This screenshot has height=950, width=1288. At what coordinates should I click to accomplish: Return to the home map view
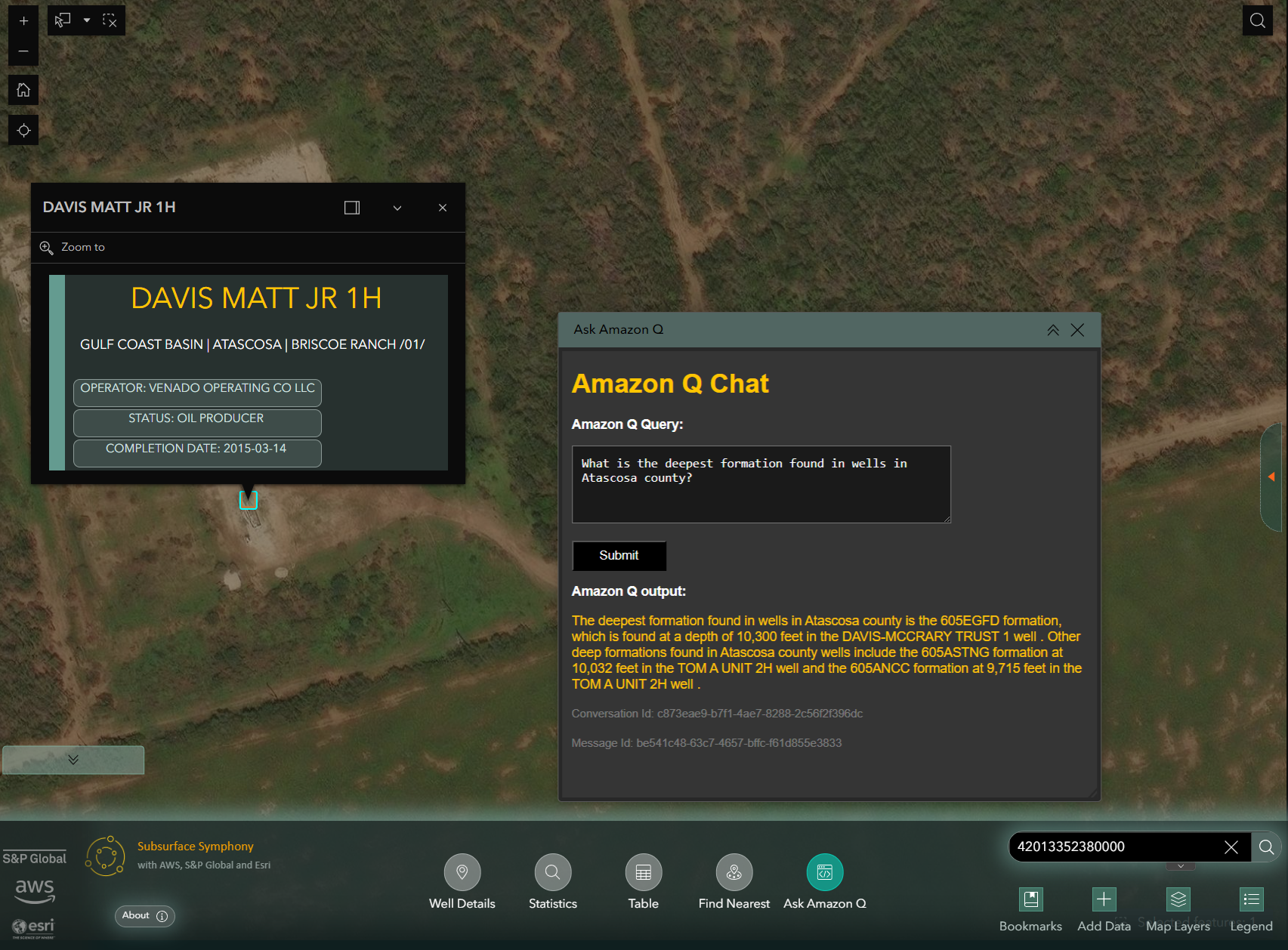[x=23, y=91]
